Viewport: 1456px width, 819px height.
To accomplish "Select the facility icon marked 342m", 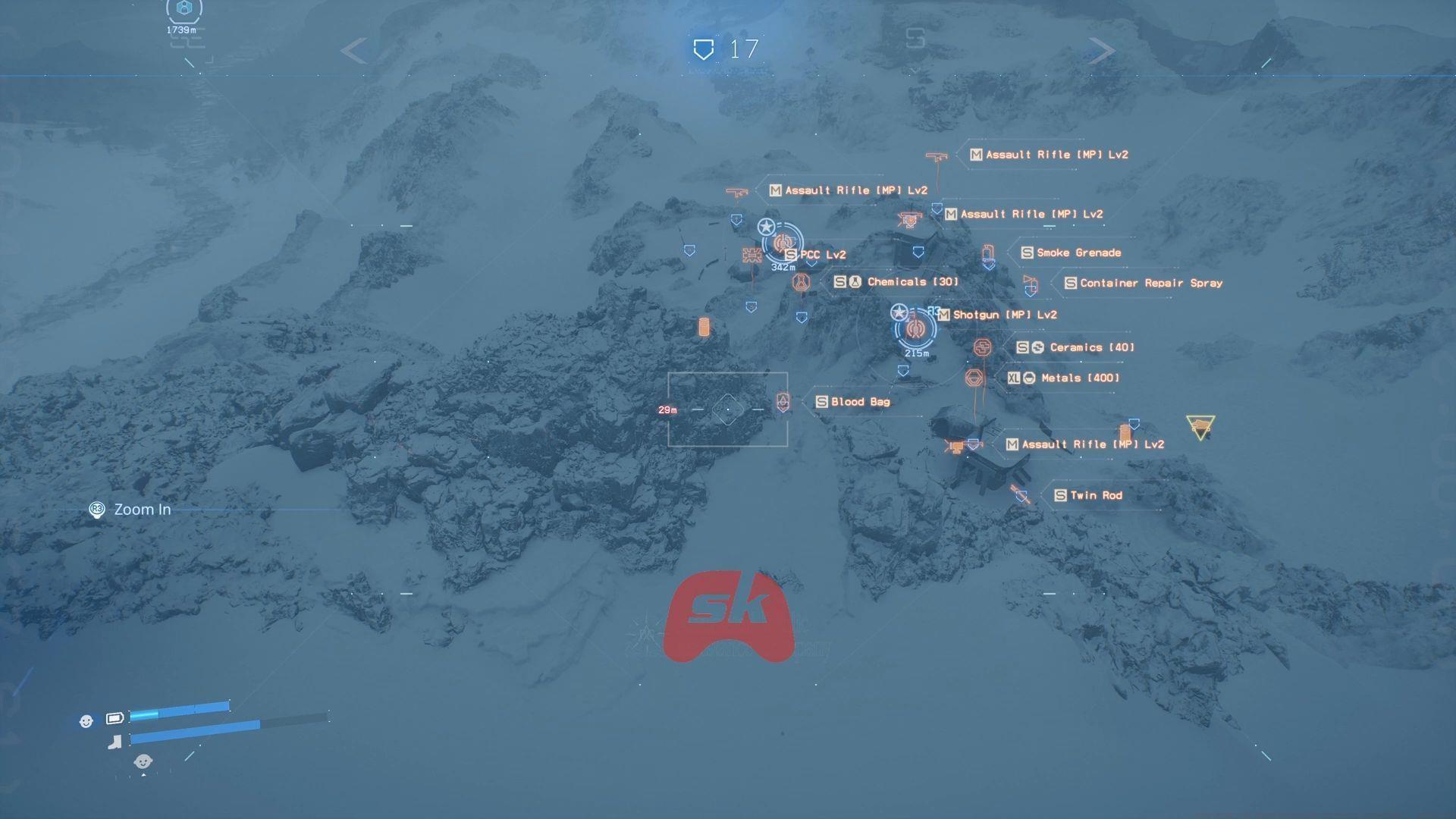I will pos(782,243).
